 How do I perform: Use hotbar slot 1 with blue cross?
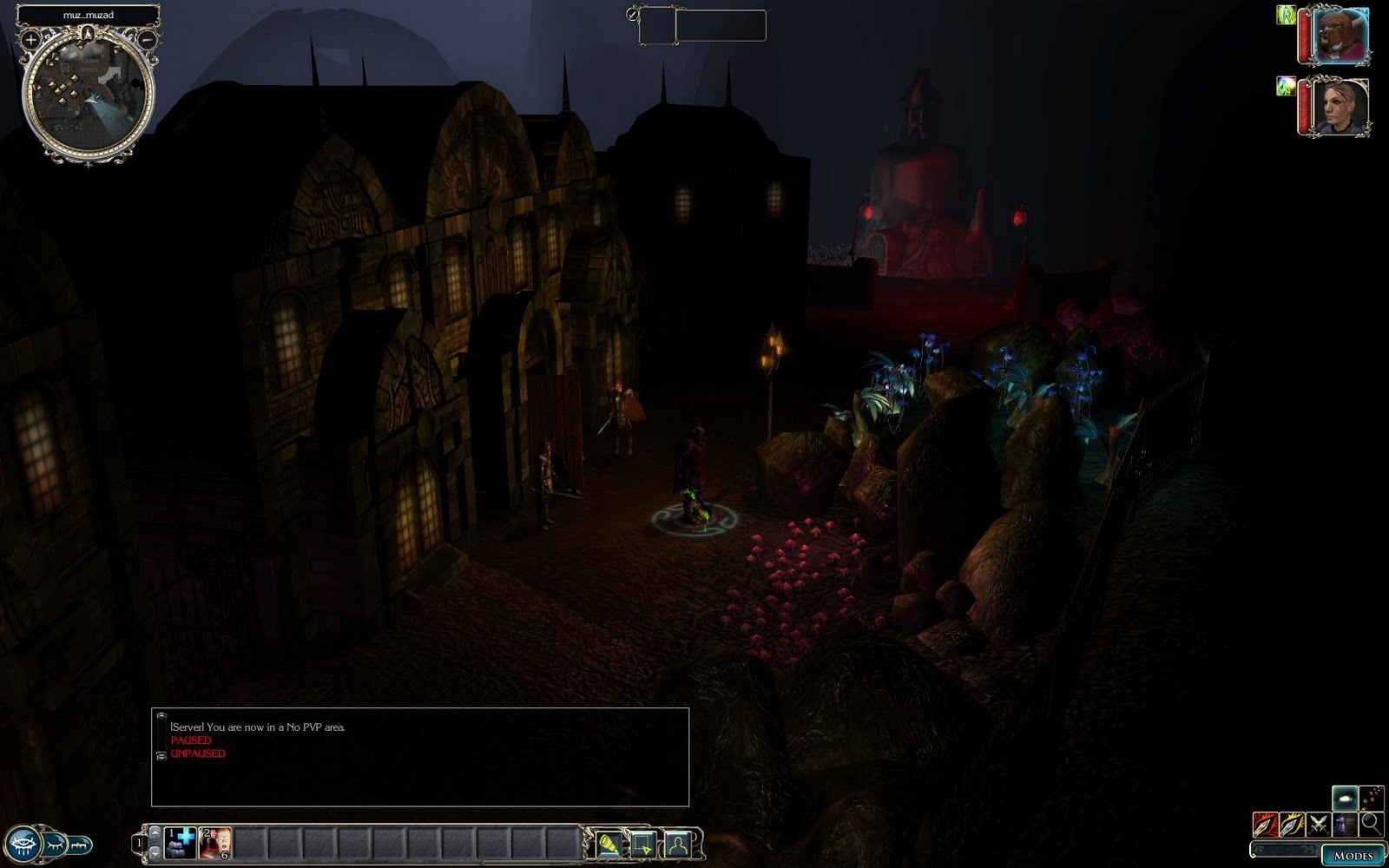[181, 843]
